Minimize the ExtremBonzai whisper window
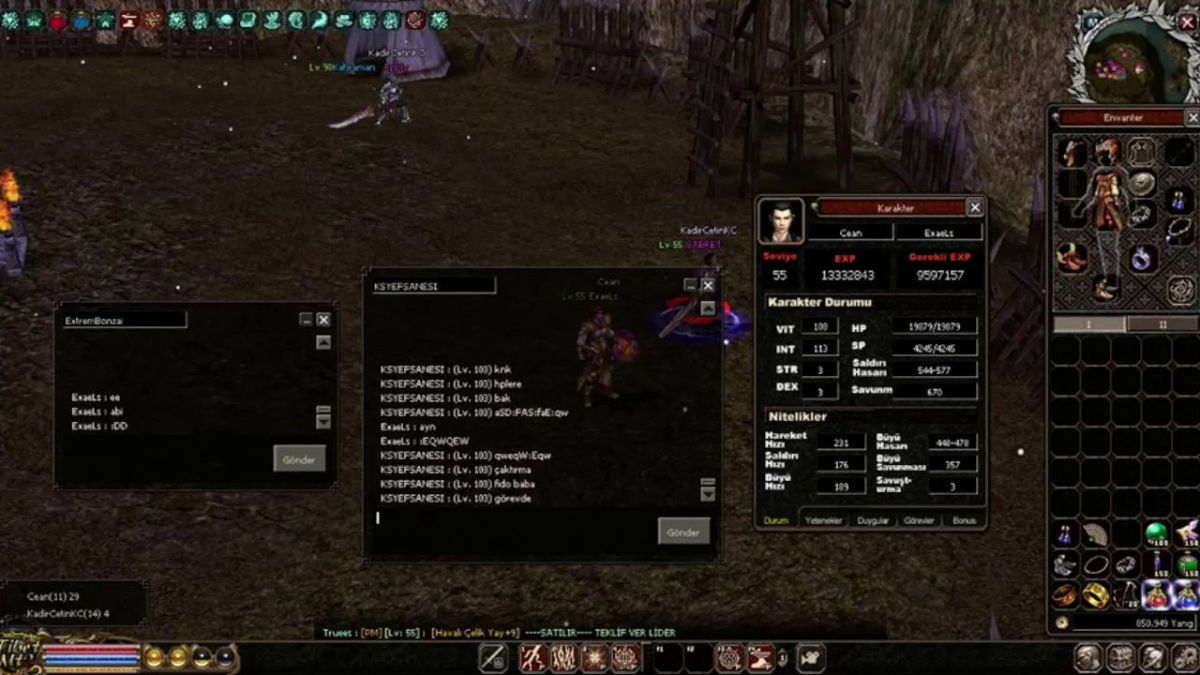This screenshot has width=1200, height=675. tap(306, 319)
